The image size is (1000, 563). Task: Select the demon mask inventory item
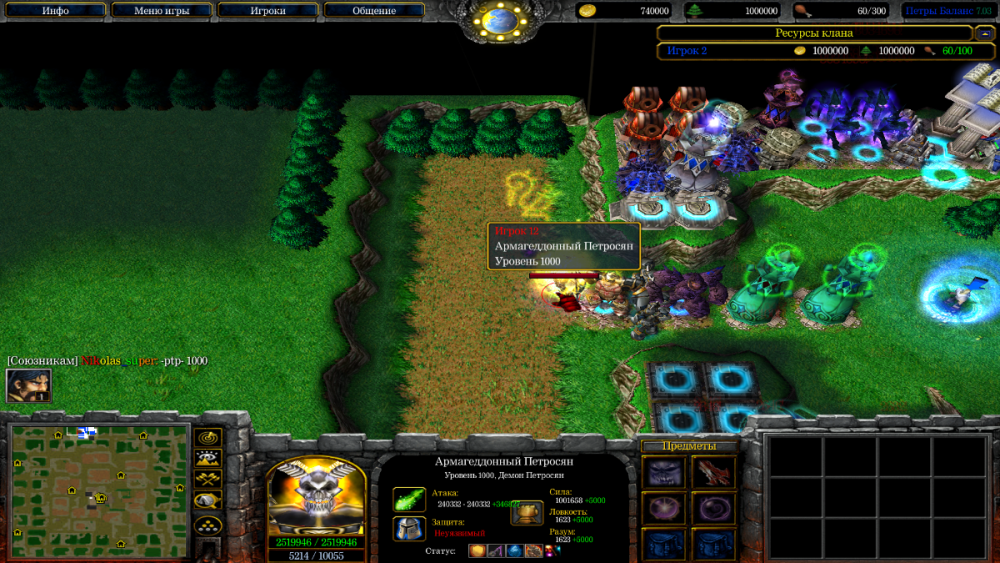point(663,472)
